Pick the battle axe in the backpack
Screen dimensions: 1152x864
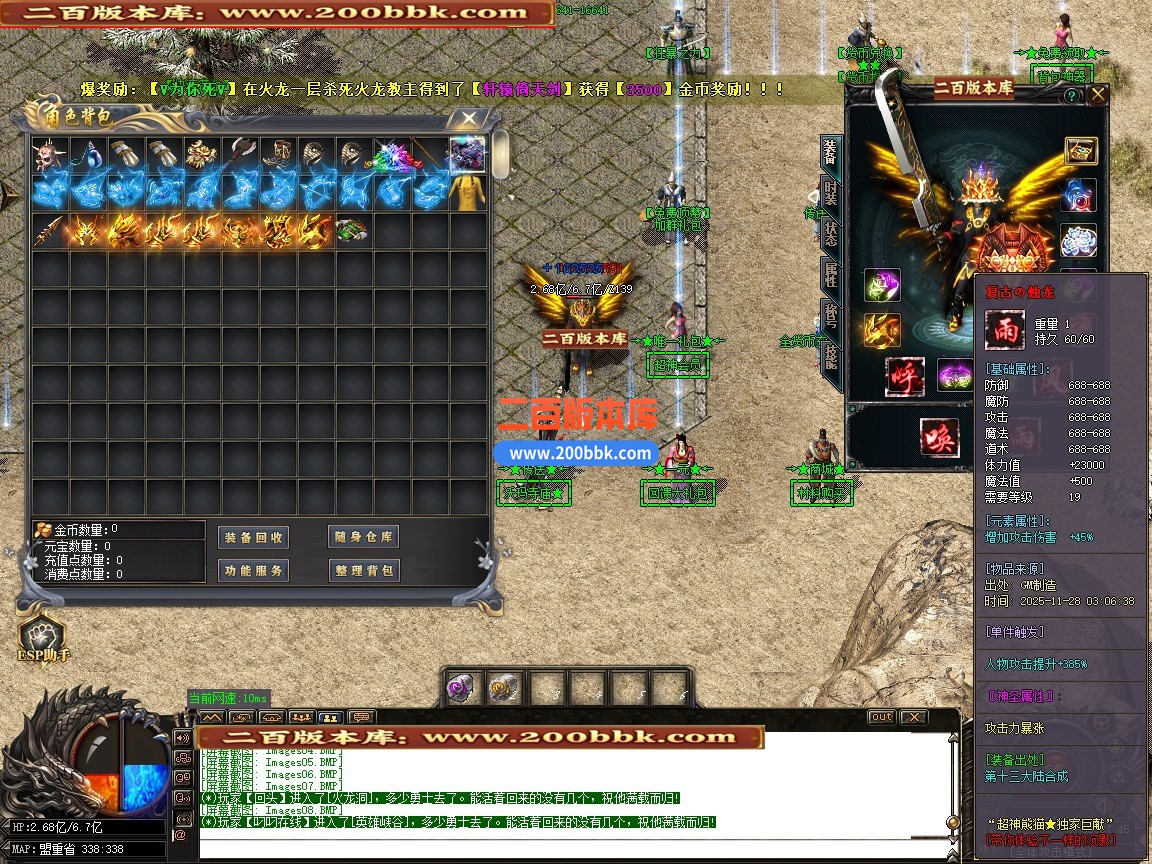coord(240,154)
